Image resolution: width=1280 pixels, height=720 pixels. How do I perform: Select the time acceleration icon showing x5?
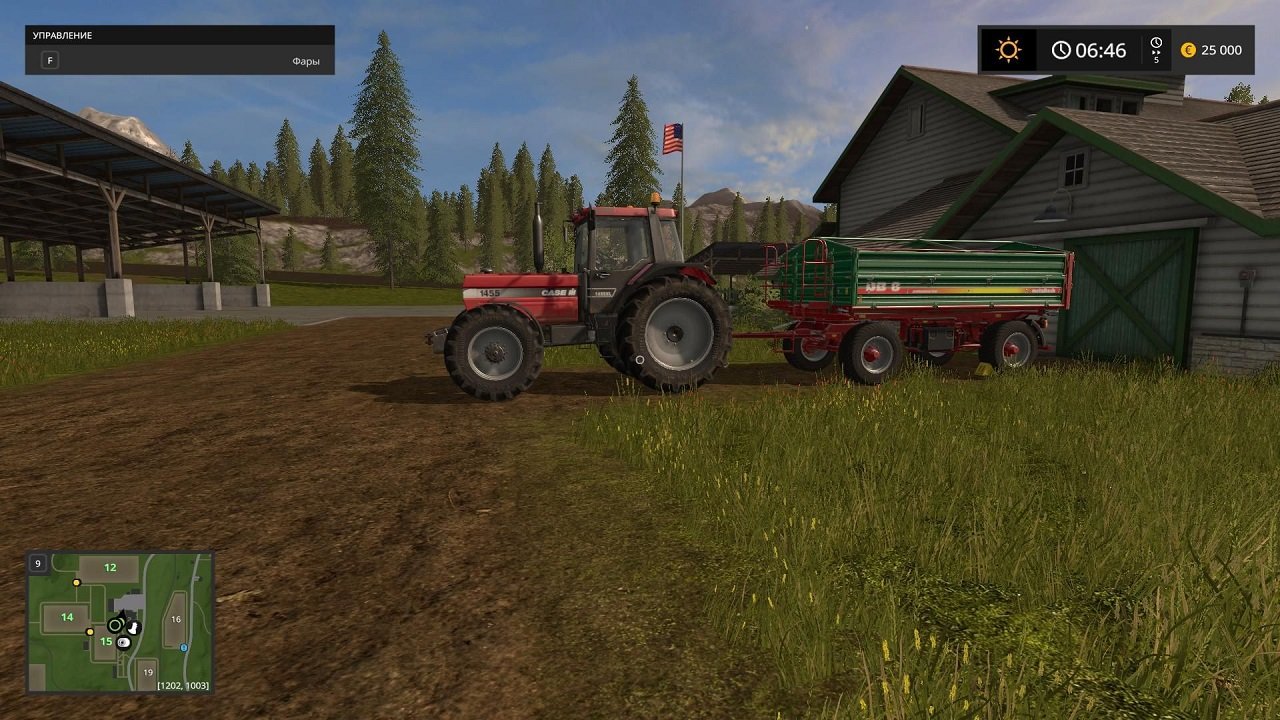(x=1156, y=48)
